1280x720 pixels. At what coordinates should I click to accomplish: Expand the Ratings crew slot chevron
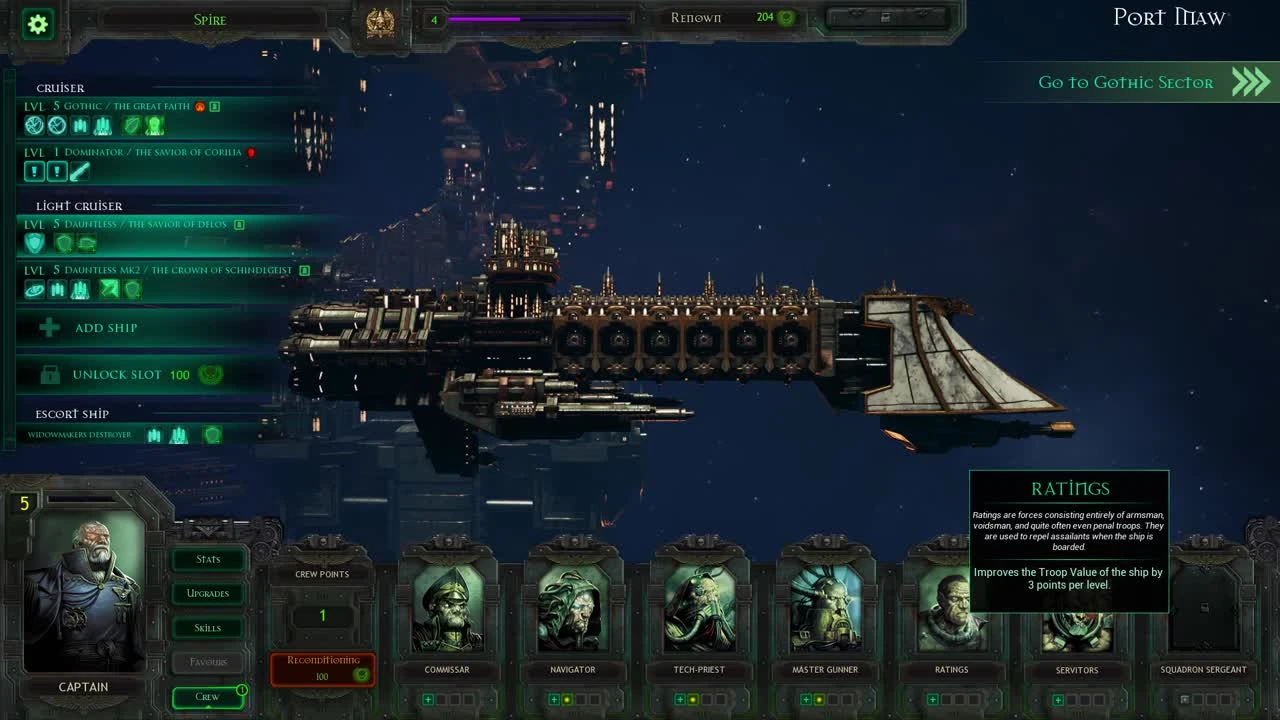tap(932, 702)
